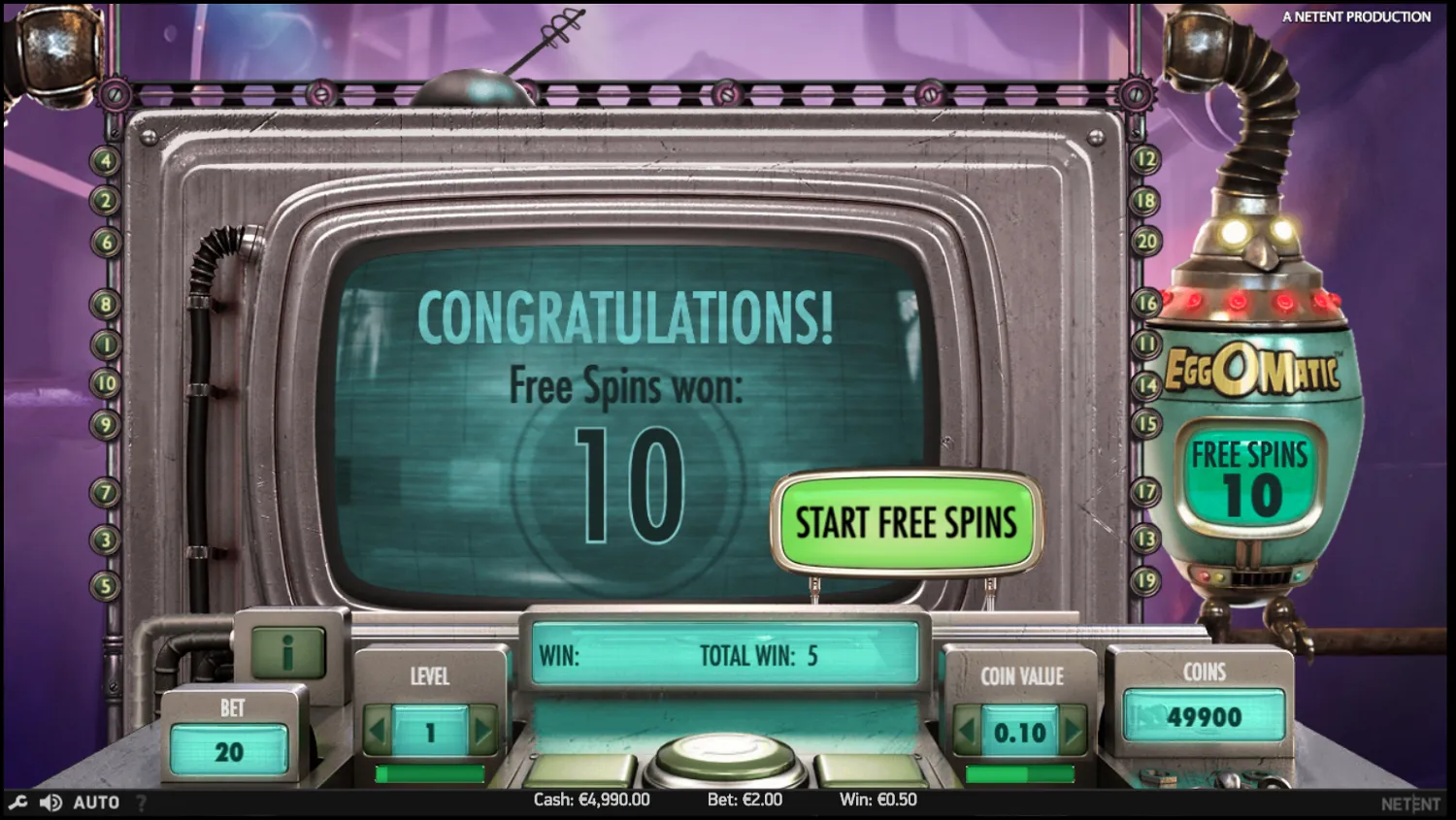This screenshot has width=1456, height=820.
Task: Click the NetEnt logo in the status bar
Action: click(1412, 803)
